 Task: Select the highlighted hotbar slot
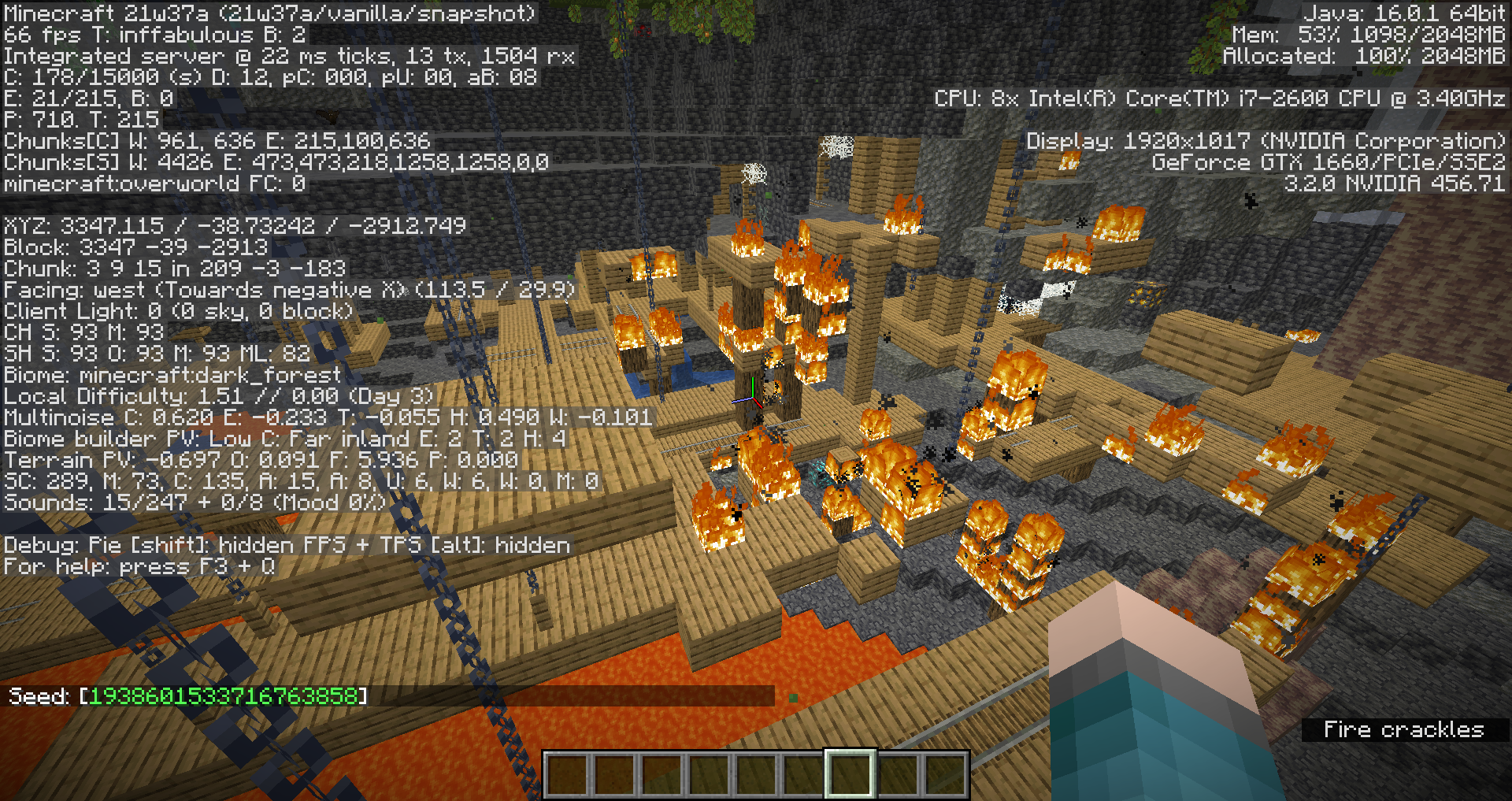pyautogui.click(x=850, y=773)
